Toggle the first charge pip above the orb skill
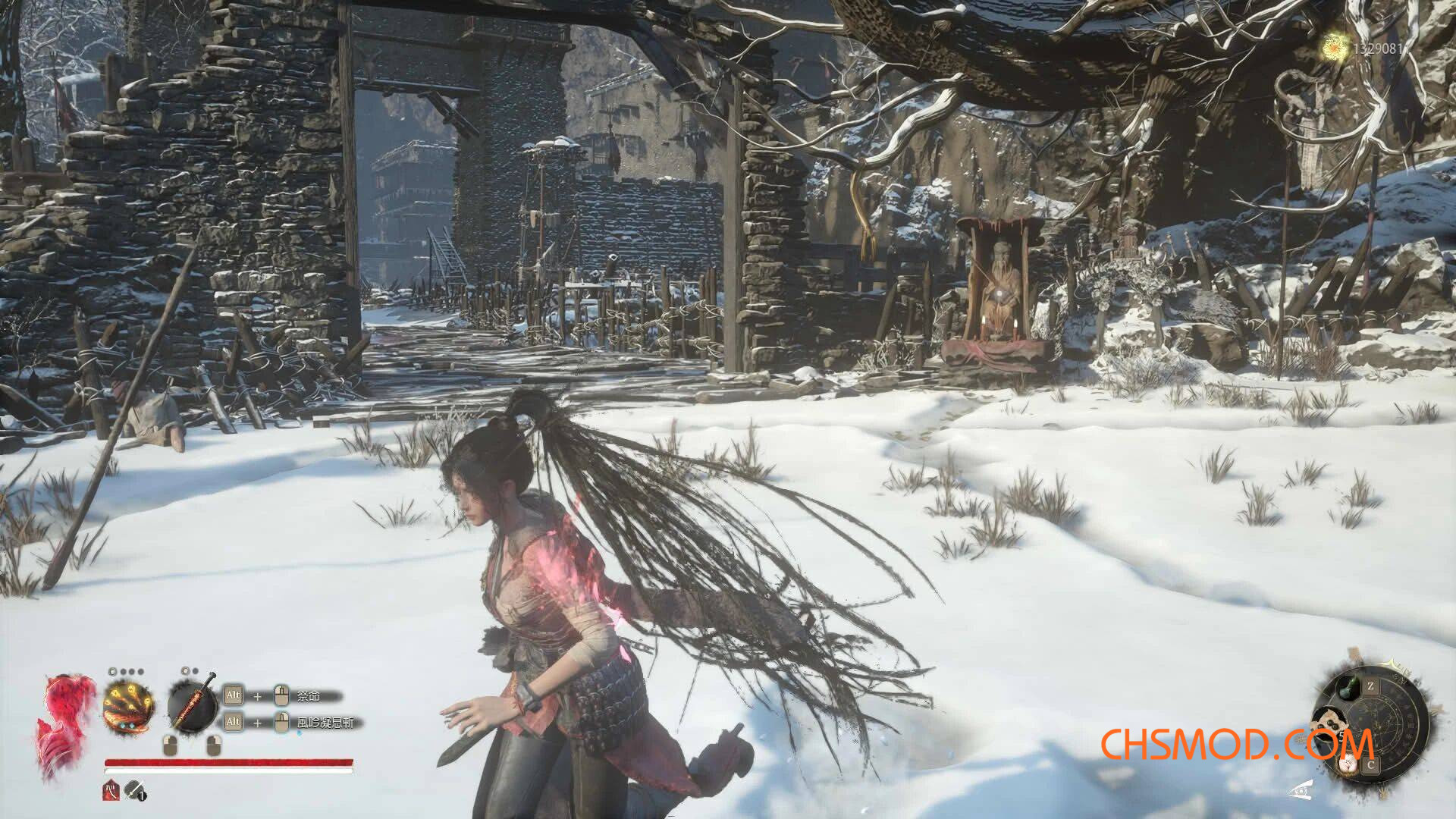The image size is (1456, 819). [113, 671]
